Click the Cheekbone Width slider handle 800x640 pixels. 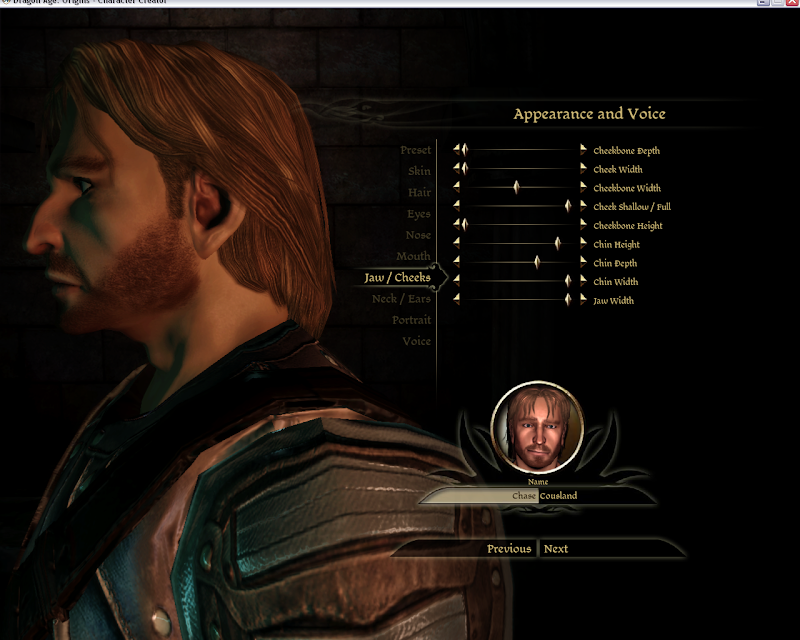[x=516, y=188]
